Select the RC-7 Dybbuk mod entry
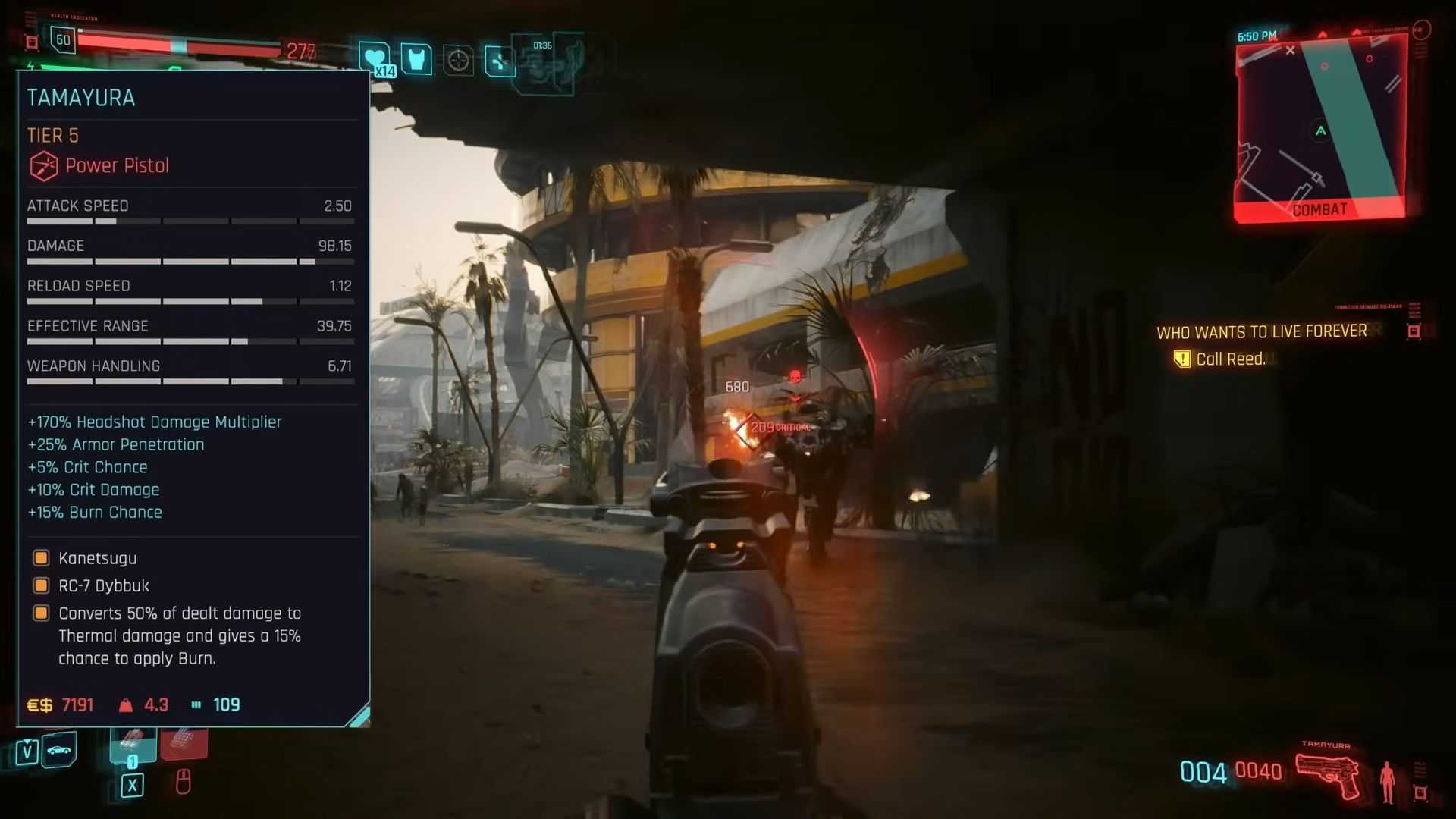Viewport: 1456px width, 819px height. (x=104, y=585)
